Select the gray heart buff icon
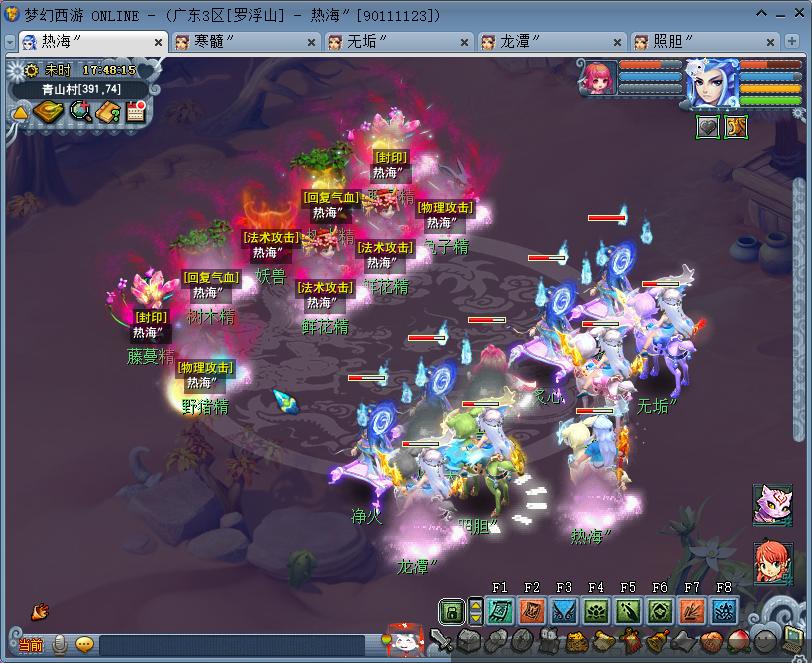 pos(708,127)
